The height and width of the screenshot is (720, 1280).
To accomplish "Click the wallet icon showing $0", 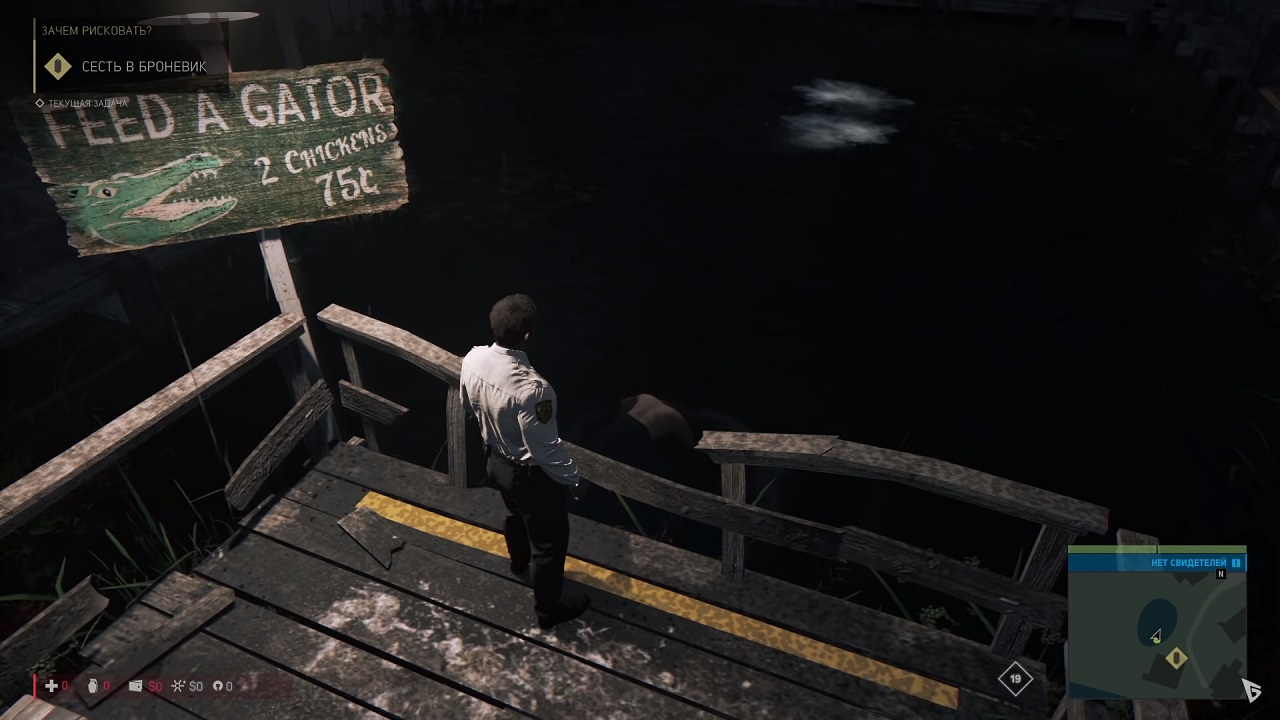I will tap(136, 687).
